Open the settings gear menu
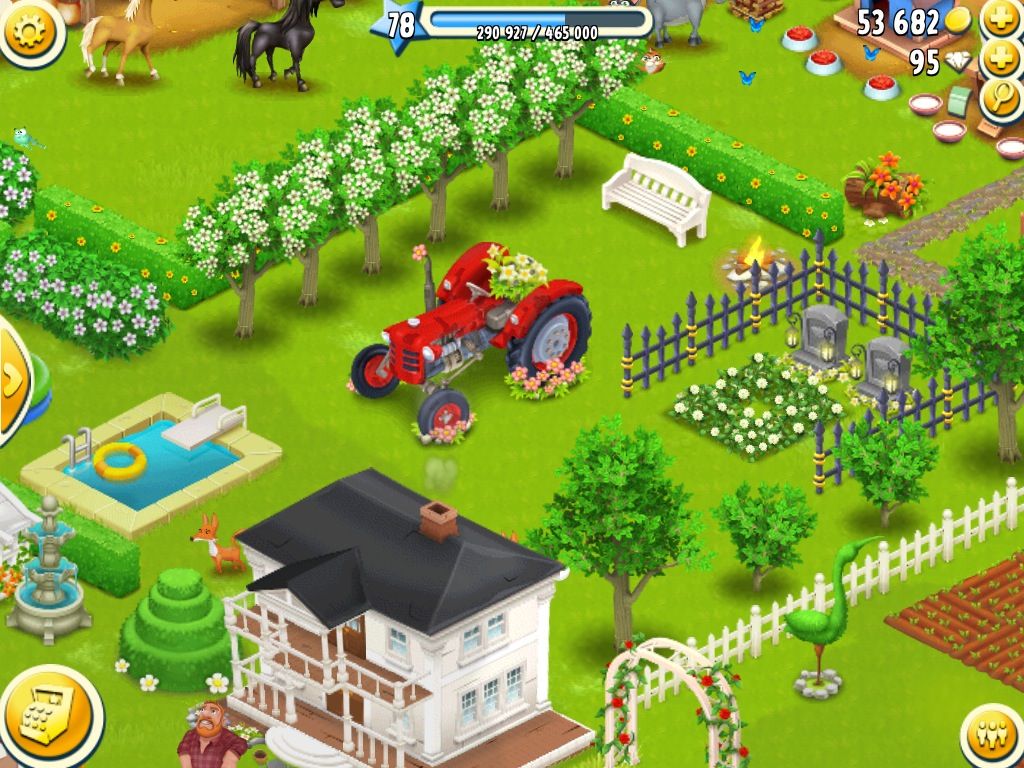This screenshot has width=1024, height=768. point(29,30)
